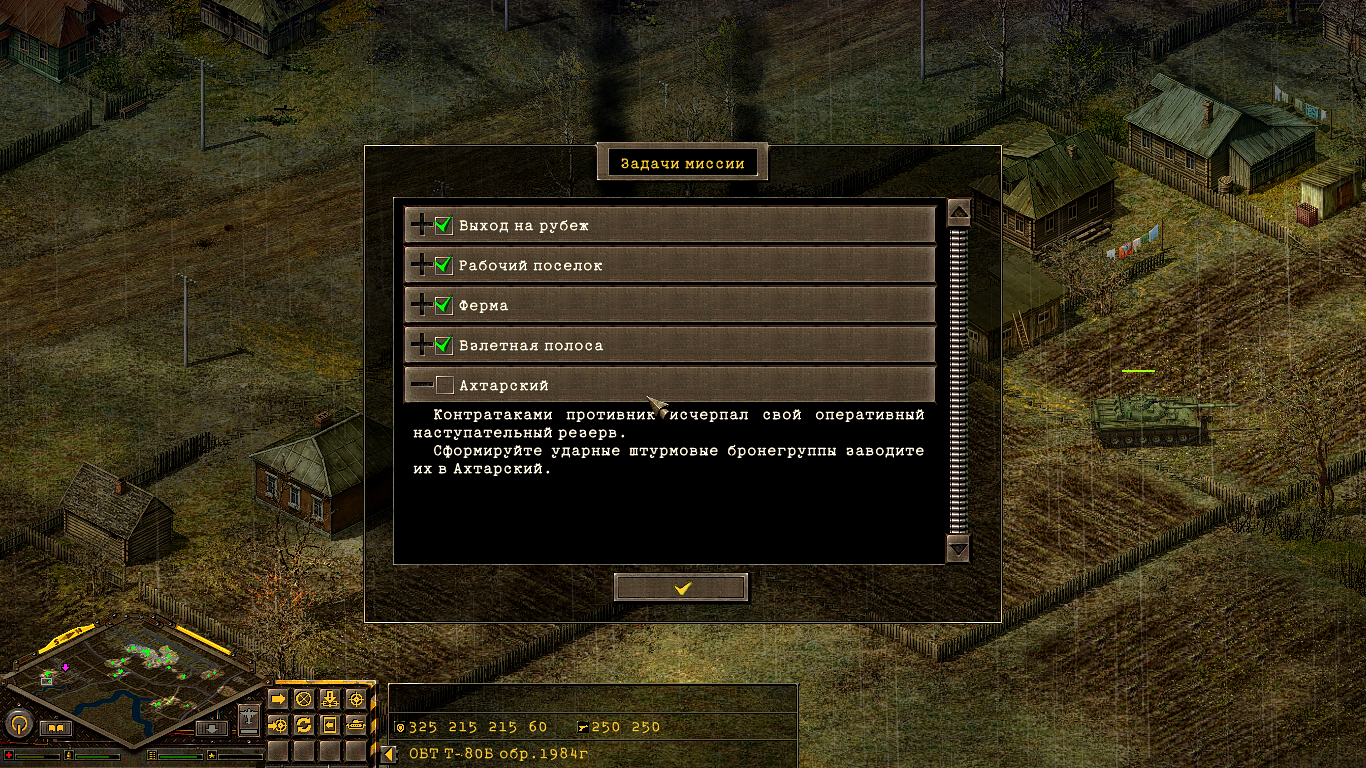Select the move order arrow icon
This screenshot has width=1366, height=768.
[x=278, y=698]
